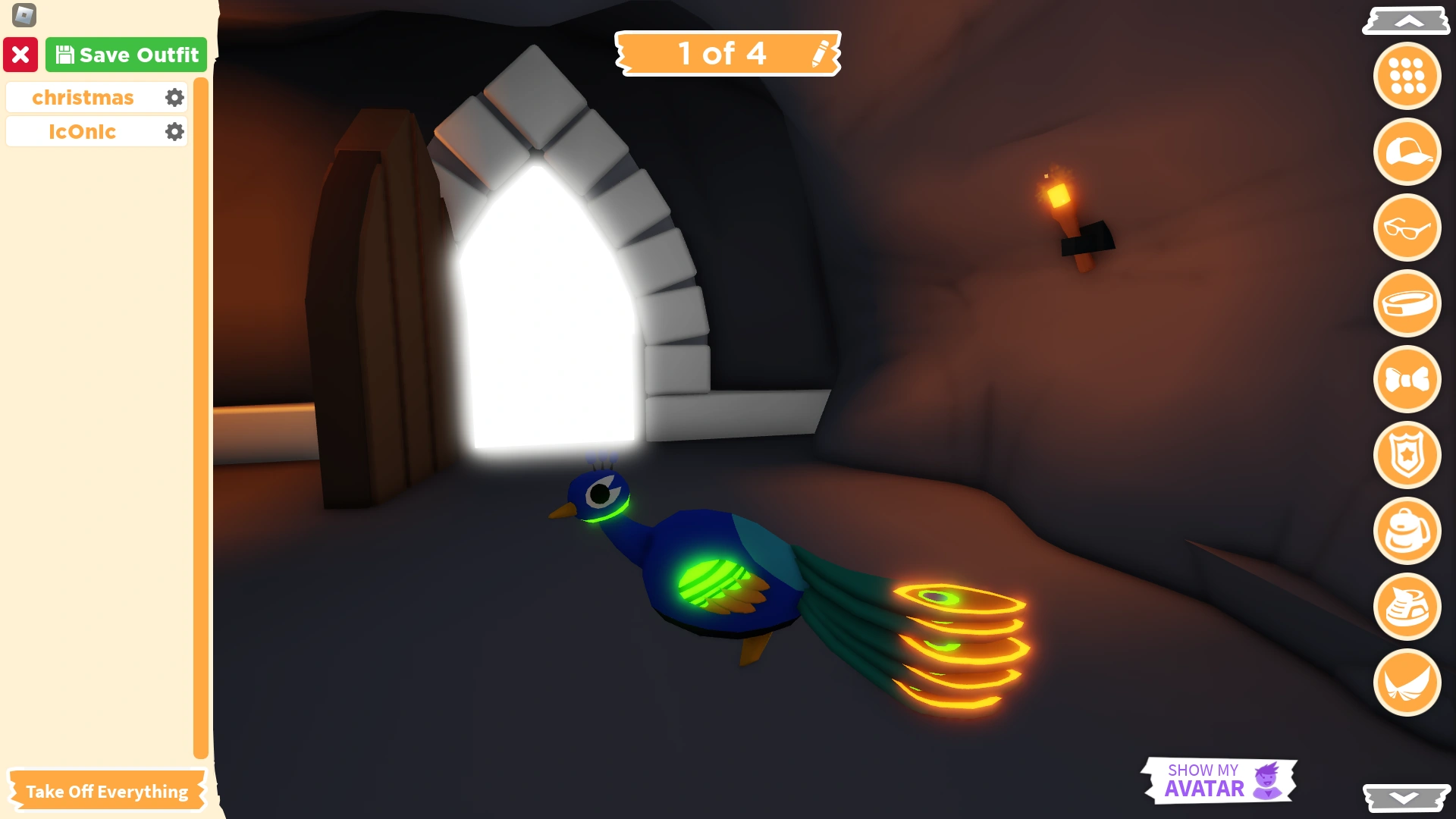Open the neckwear collar category
Screen dimensions: 1456x819
pyautogui.click(x=1407, y=303)
